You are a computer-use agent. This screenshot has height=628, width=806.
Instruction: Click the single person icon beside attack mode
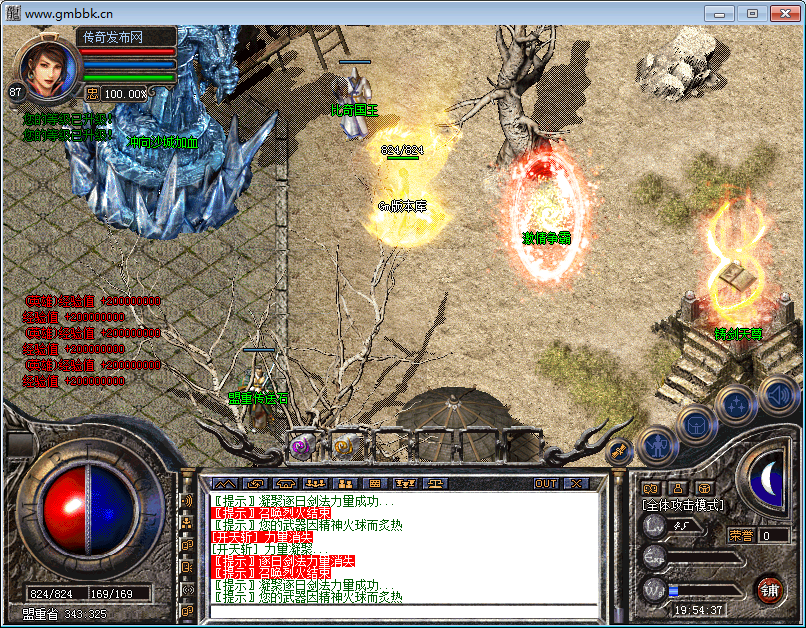(x=677, y=488)
